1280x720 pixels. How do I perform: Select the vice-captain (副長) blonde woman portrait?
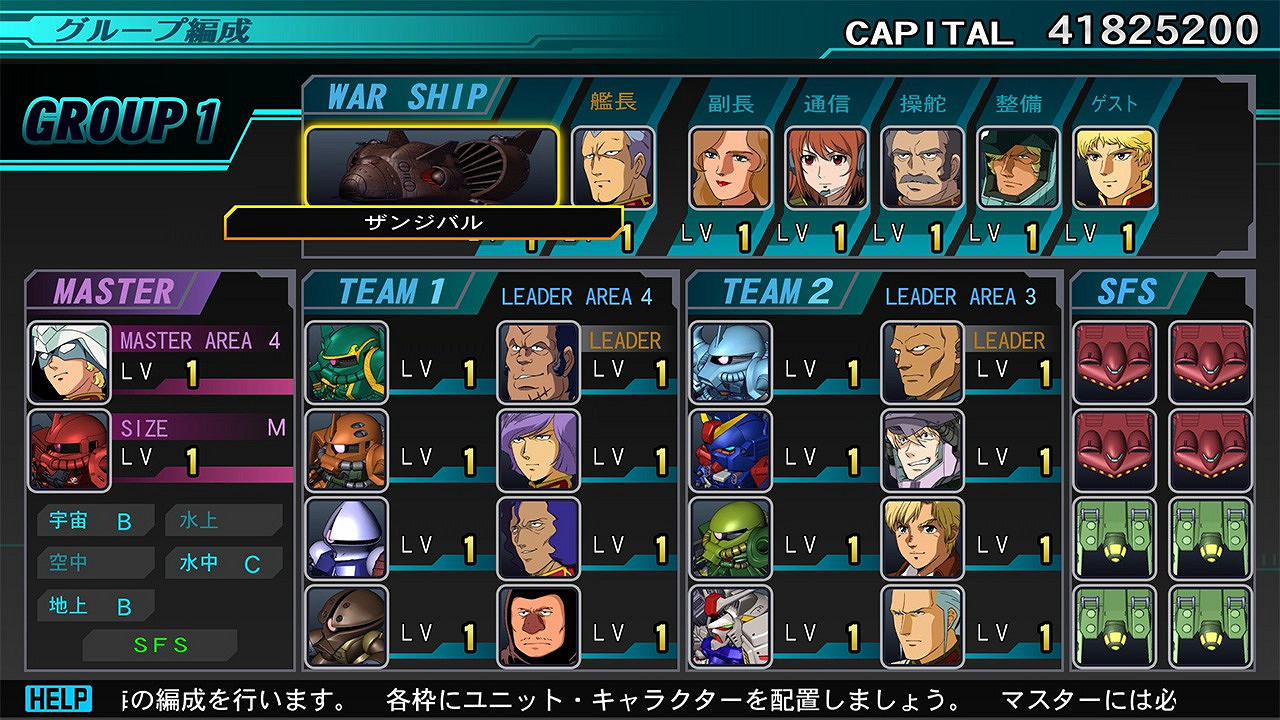[x=730, y=167]
